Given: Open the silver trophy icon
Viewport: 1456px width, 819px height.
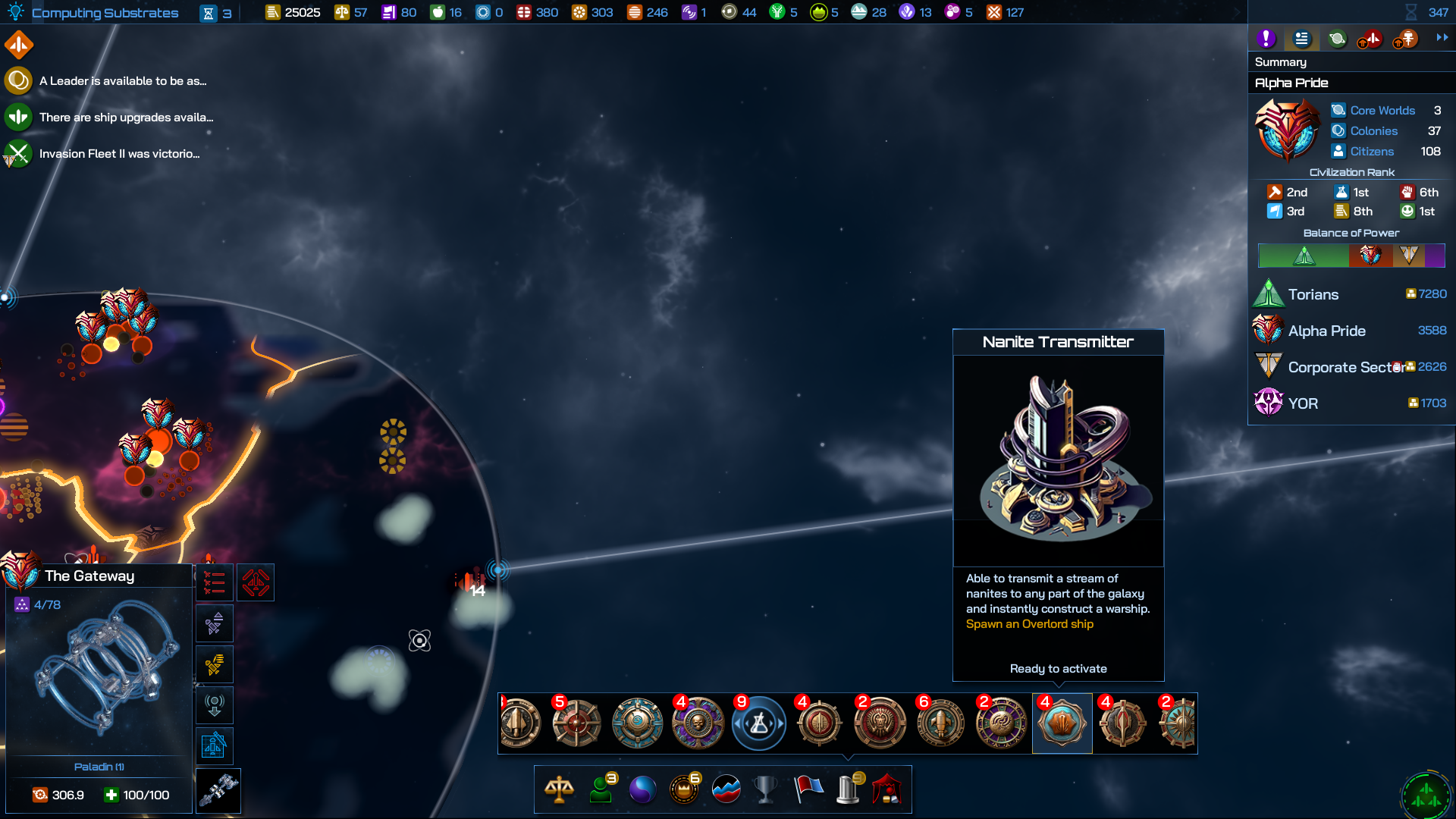Looking at the screenshot, I should pyautogui.click(x=765, y=789).
